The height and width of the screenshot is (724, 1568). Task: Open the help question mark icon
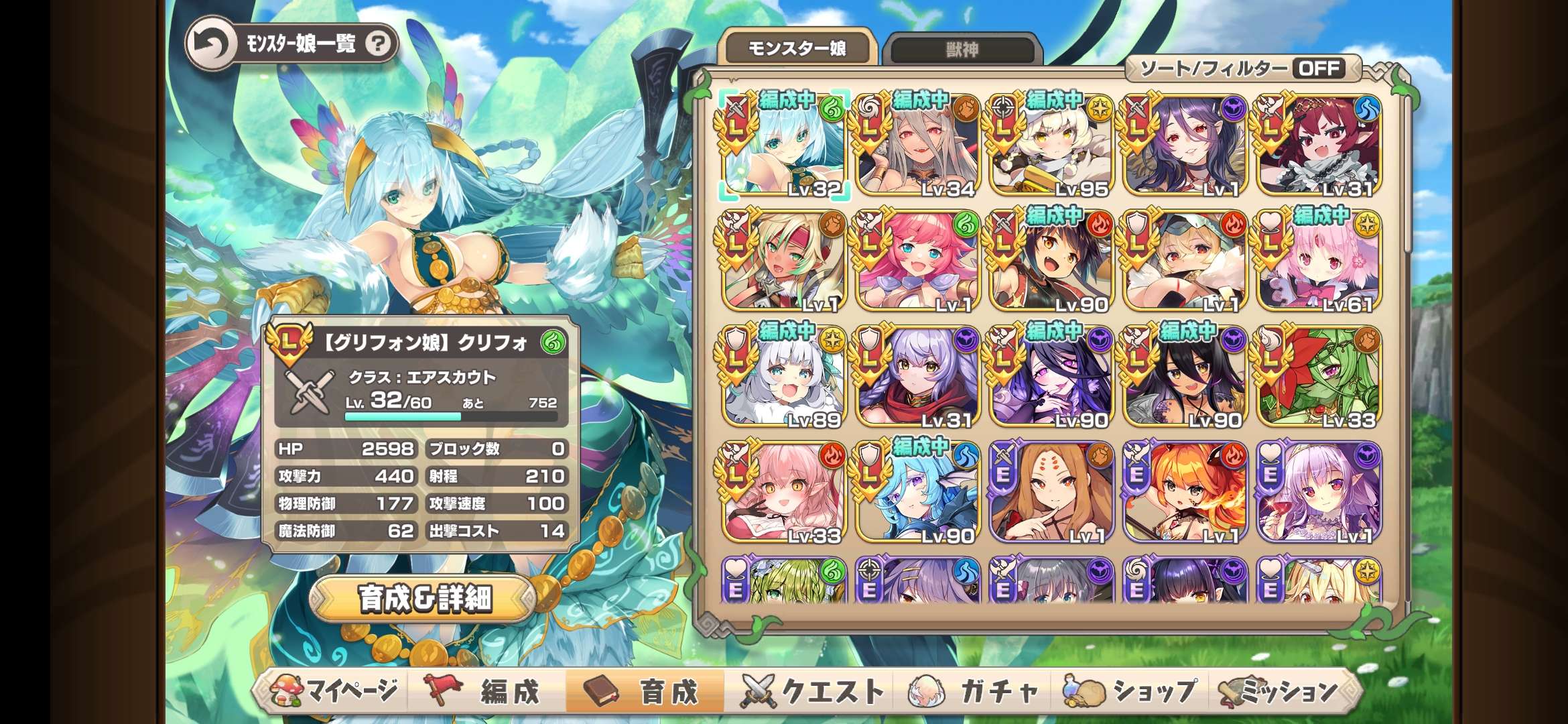[379, 44]
